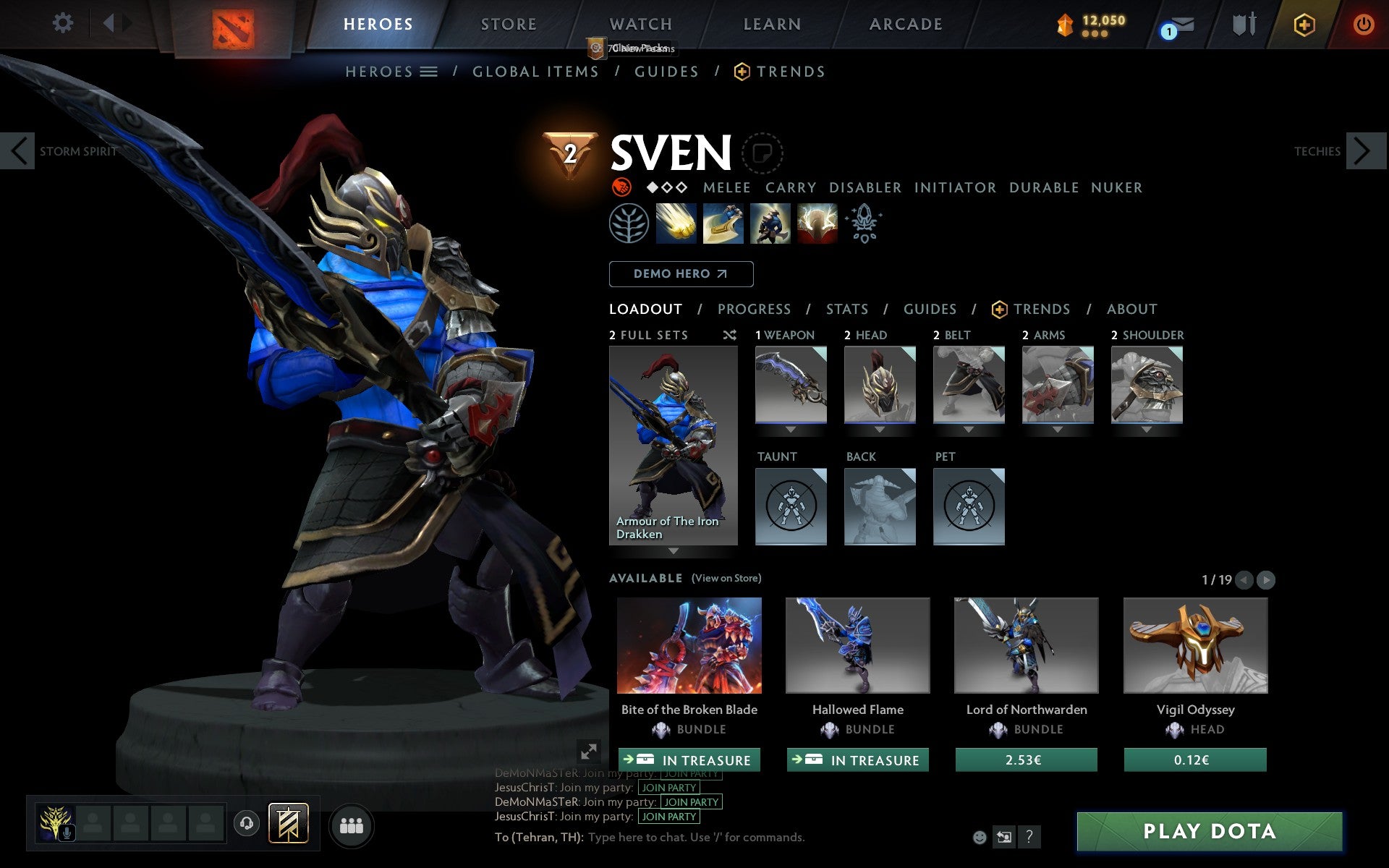The image size is (1389, 868).
Task: Switch to the Progress tab
Action: point(754,309)
